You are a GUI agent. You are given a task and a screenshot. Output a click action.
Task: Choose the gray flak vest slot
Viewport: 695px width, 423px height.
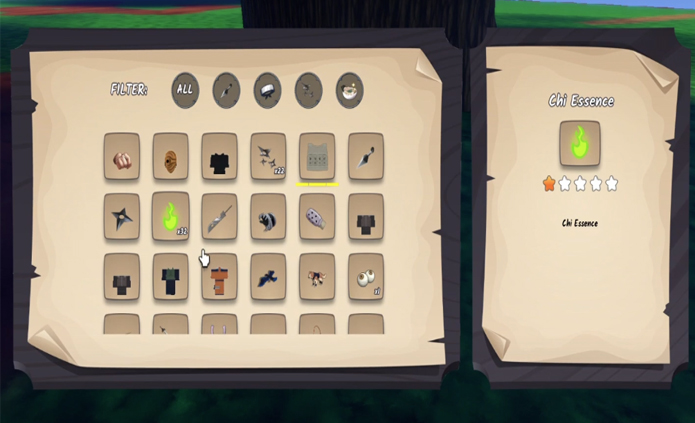(317, 157)
